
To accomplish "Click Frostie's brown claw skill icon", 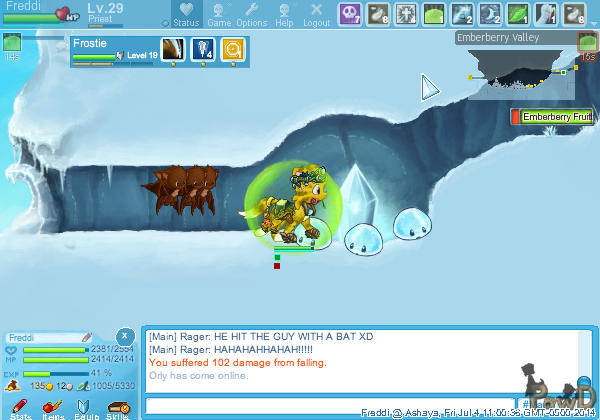I will tap(173, 50).
